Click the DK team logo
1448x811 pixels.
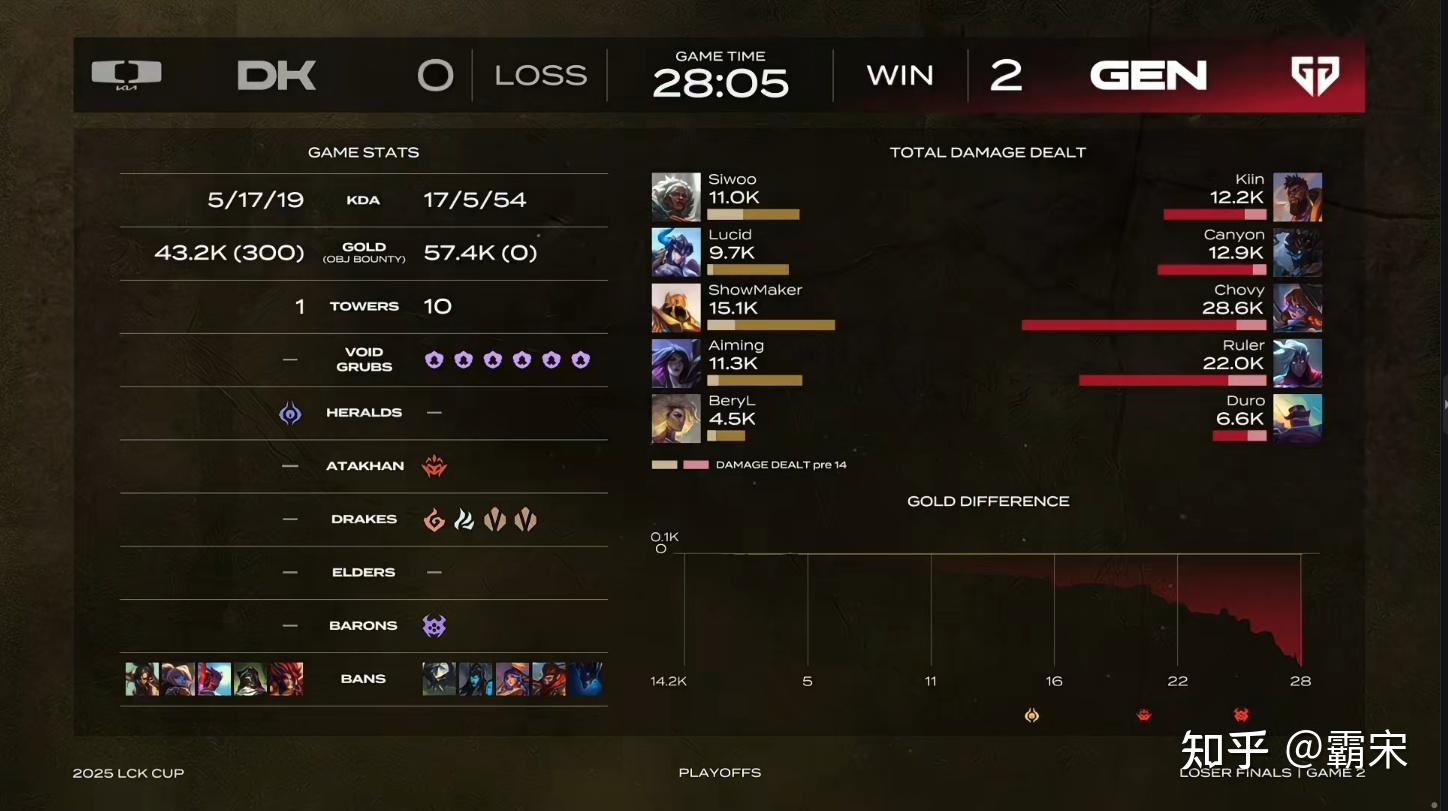pyautogui.click(x=126, y=75)
